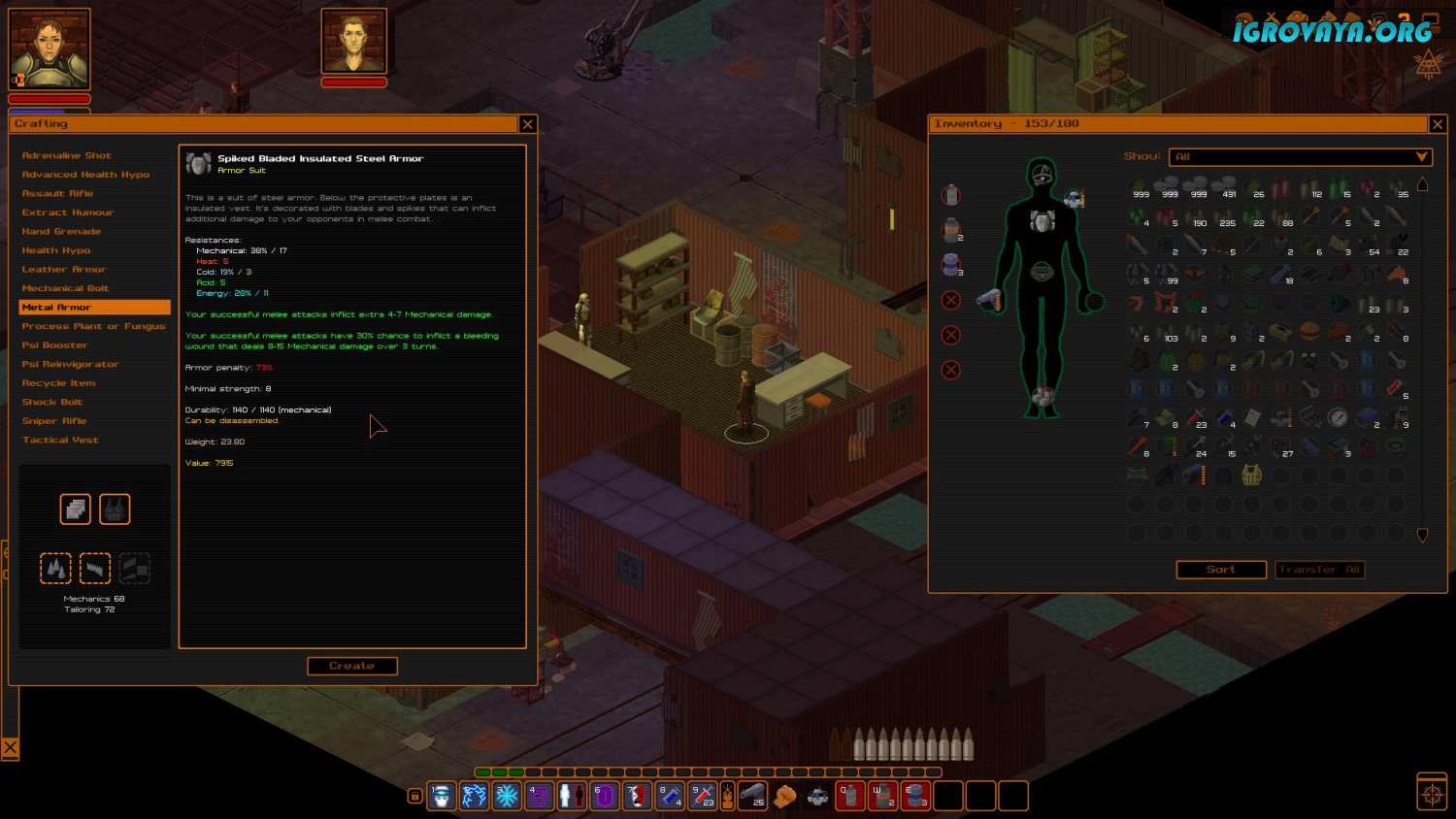Click the Create button in Crafting
1456x819 pixels.
351,666
